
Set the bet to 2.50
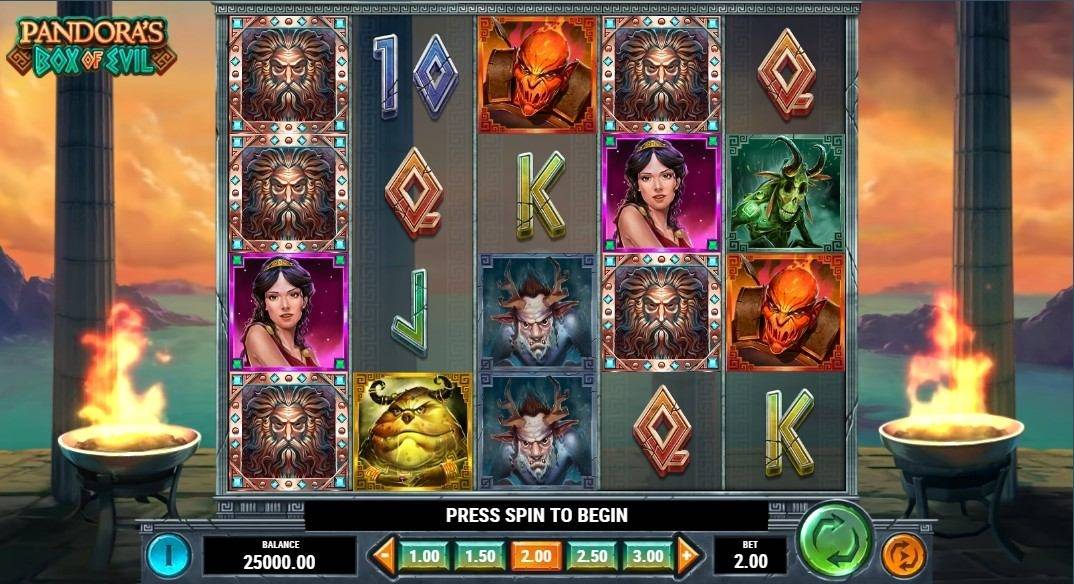point(590,554)
